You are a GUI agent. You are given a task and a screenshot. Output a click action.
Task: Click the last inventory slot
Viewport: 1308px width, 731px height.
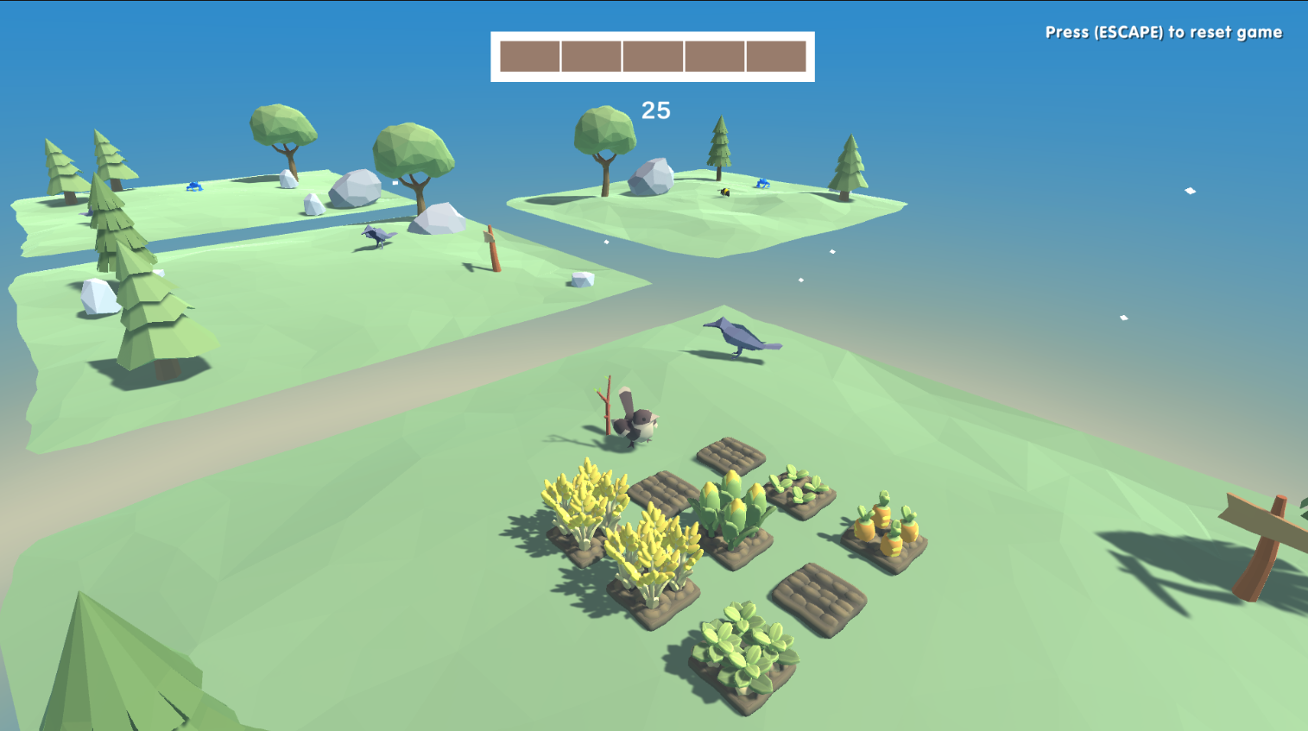click(777, 57)
